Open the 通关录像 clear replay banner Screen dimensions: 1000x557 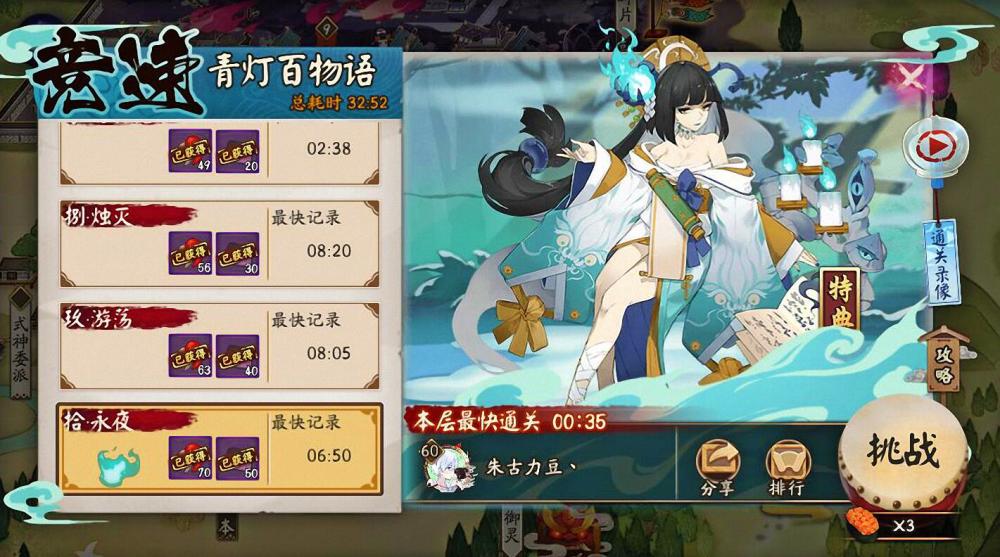[x=941, y=263]
